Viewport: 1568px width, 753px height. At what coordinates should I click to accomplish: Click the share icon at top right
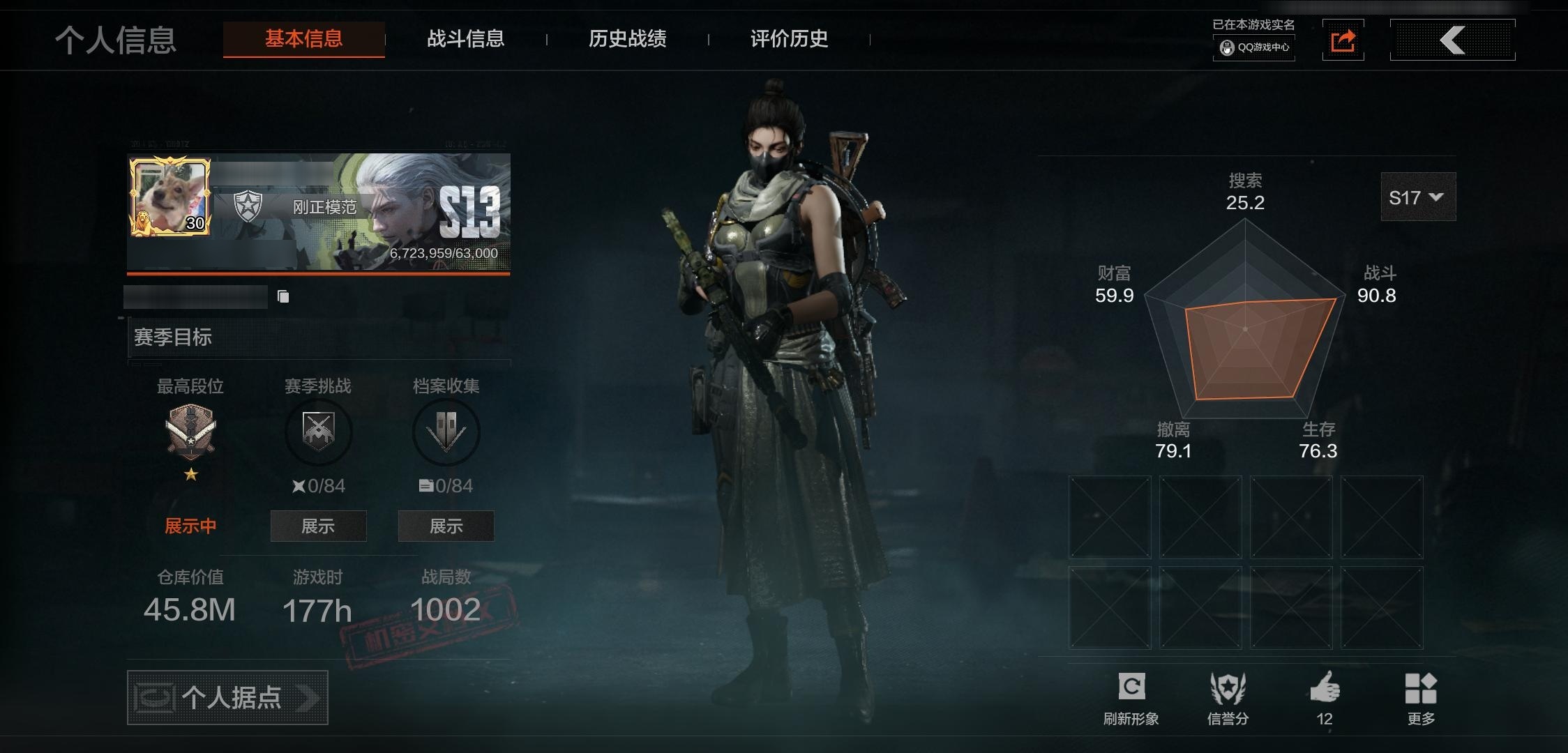tap(1343, 40)
